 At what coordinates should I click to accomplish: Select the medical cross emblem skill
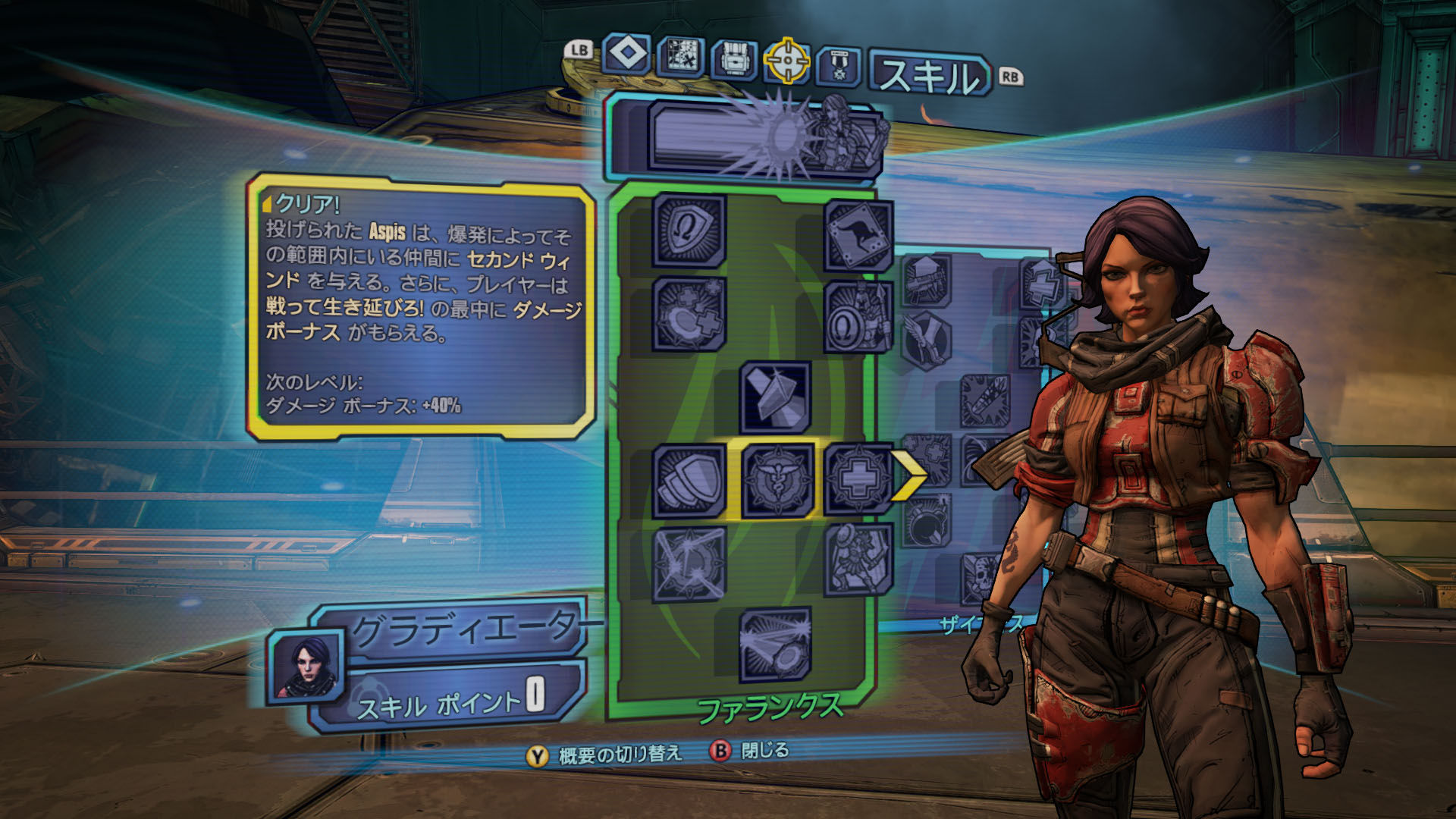858,479
